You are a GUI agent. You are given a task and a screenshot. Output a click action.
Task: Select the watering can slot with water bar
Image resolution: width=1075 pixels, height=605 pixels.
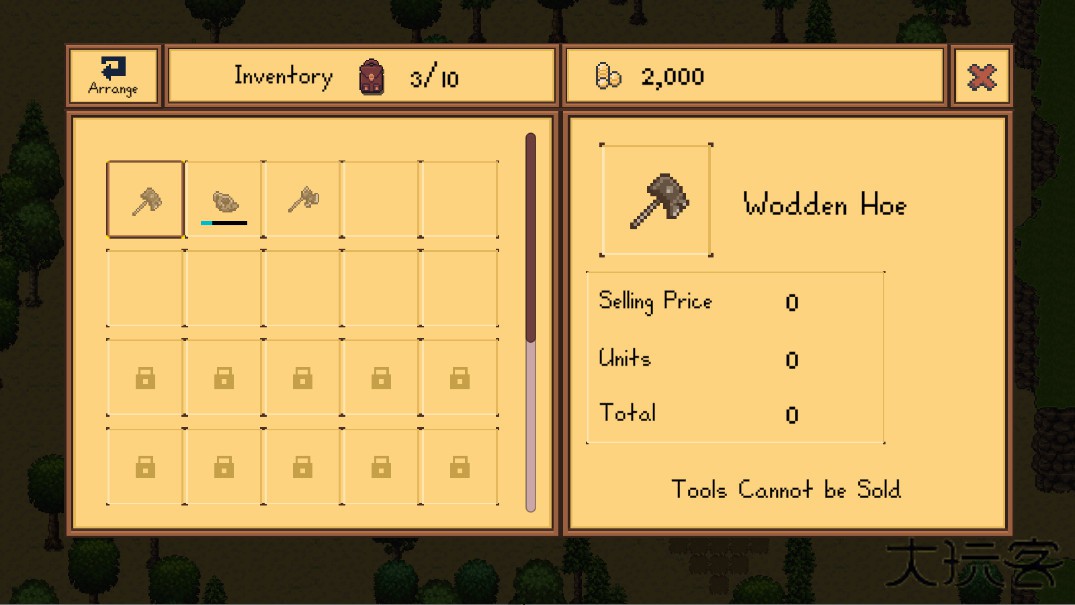(224, 200)
